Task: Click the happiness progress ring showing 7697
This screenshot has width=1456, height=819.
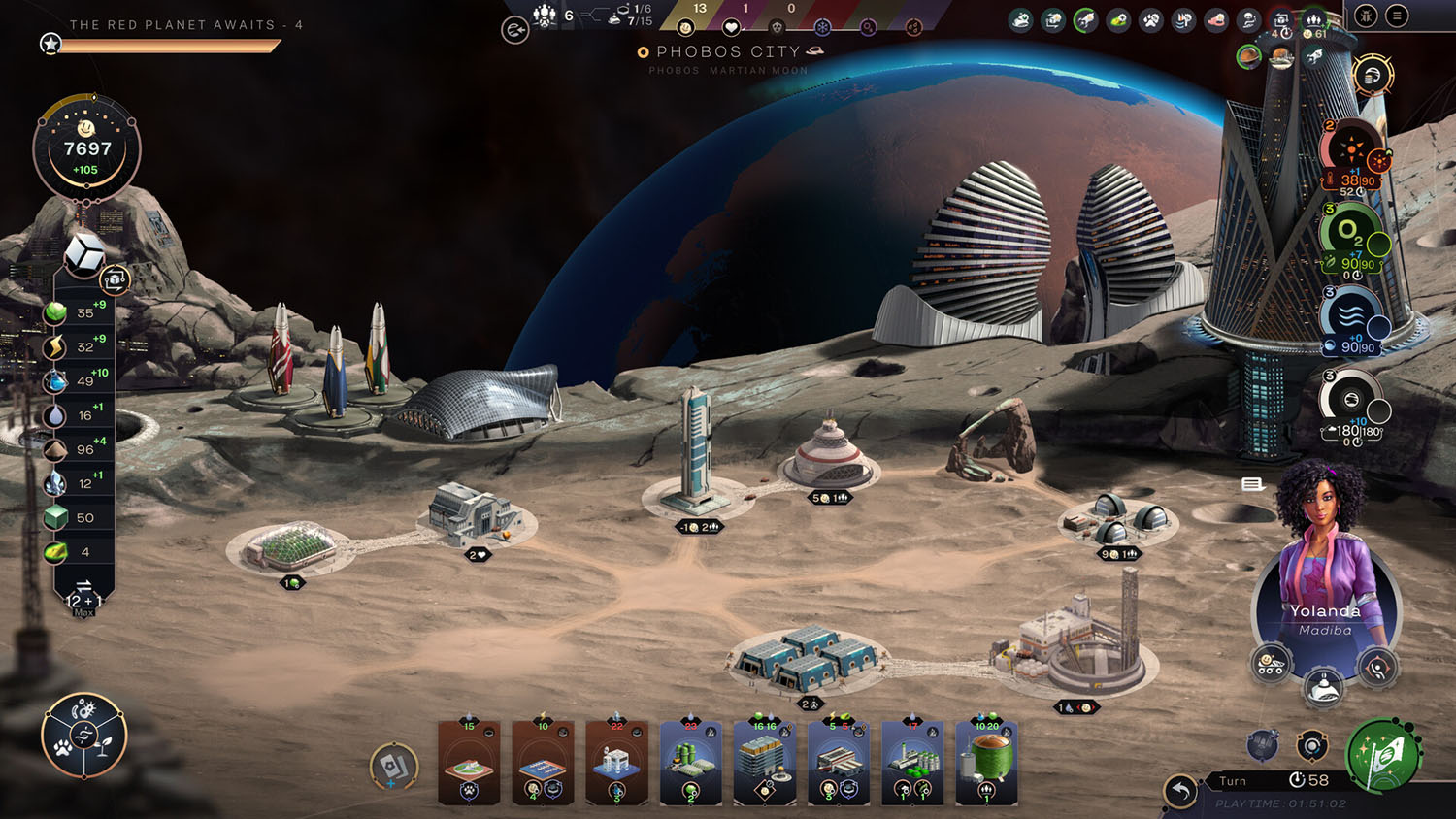Action: click(x=85, y=146)
